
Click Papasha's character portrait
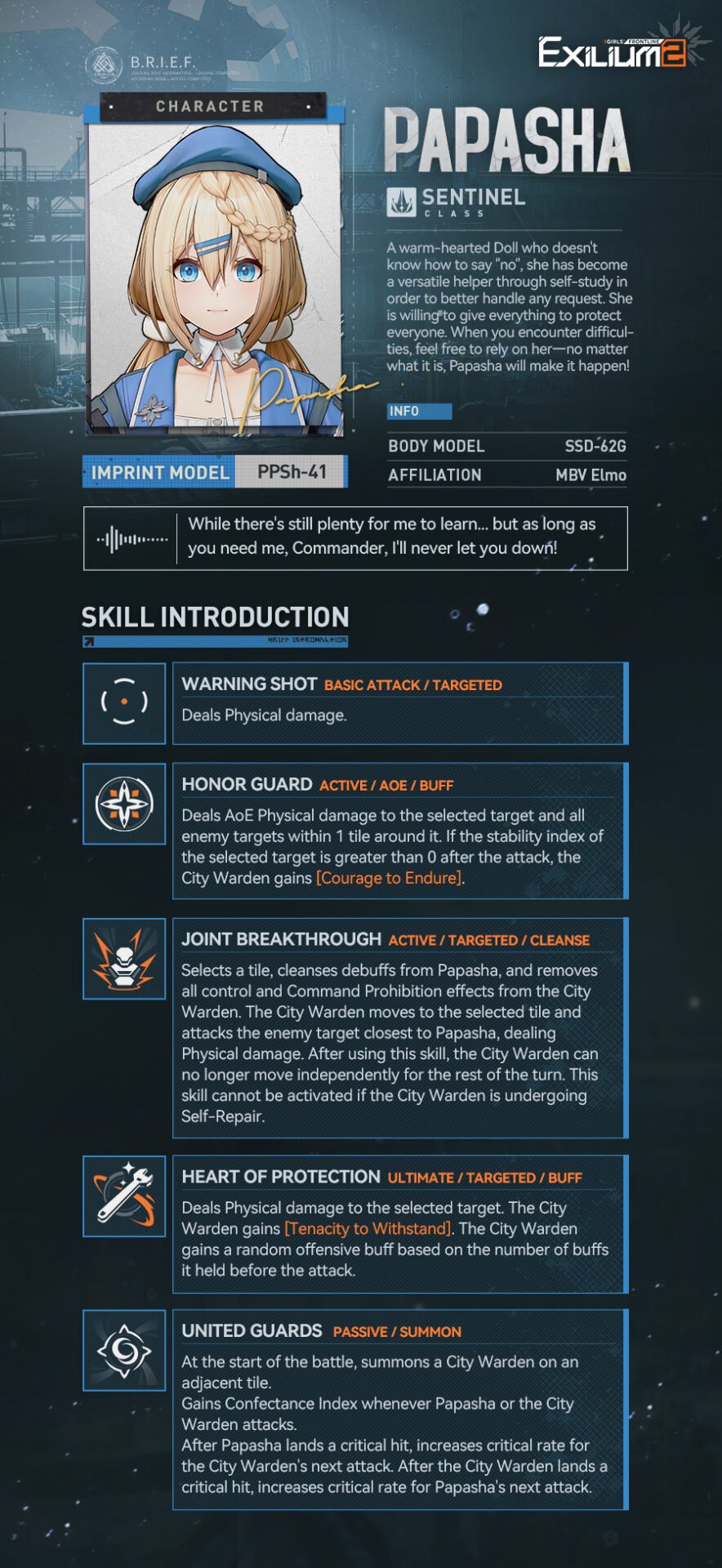(x=216, y=278)
